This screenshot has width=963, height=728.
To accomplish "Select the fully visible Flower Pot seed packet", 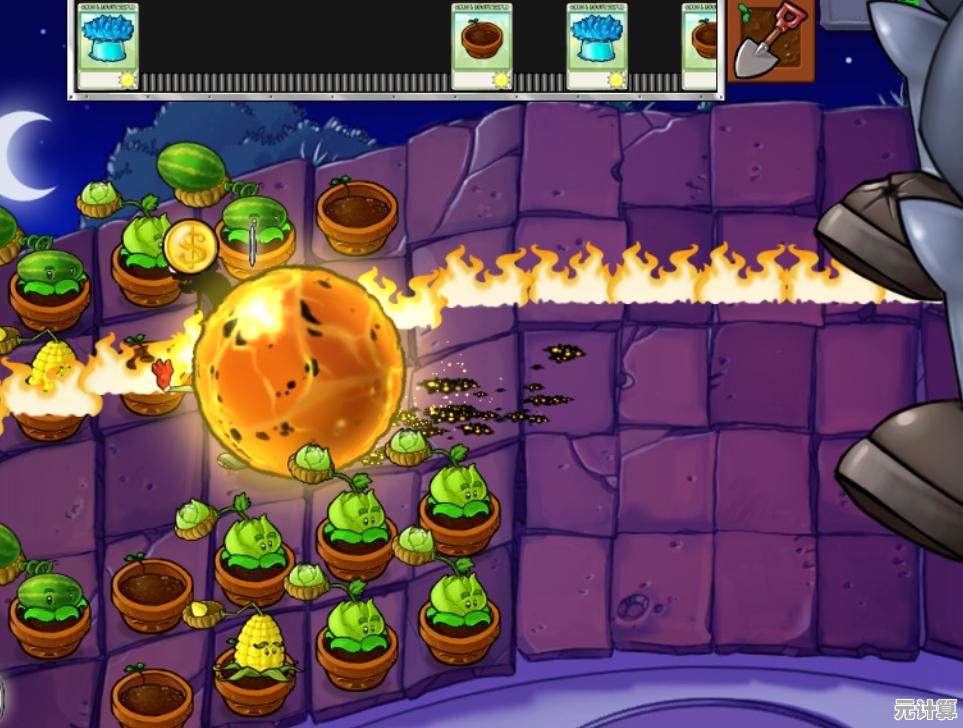I will click(x=482, y=46).
